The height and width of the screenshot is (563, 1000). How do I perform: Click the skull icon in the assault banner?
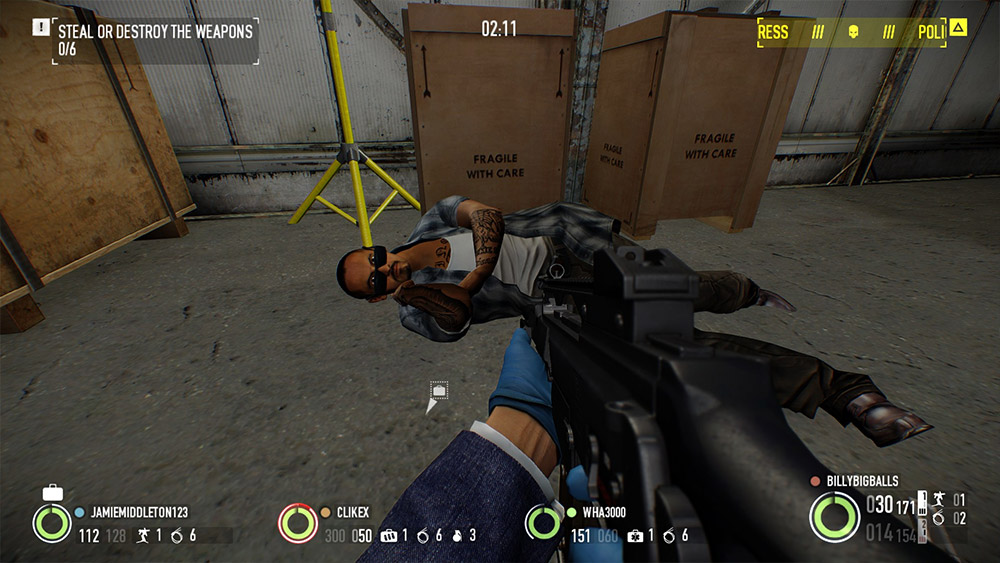click(x=853, y=33)
